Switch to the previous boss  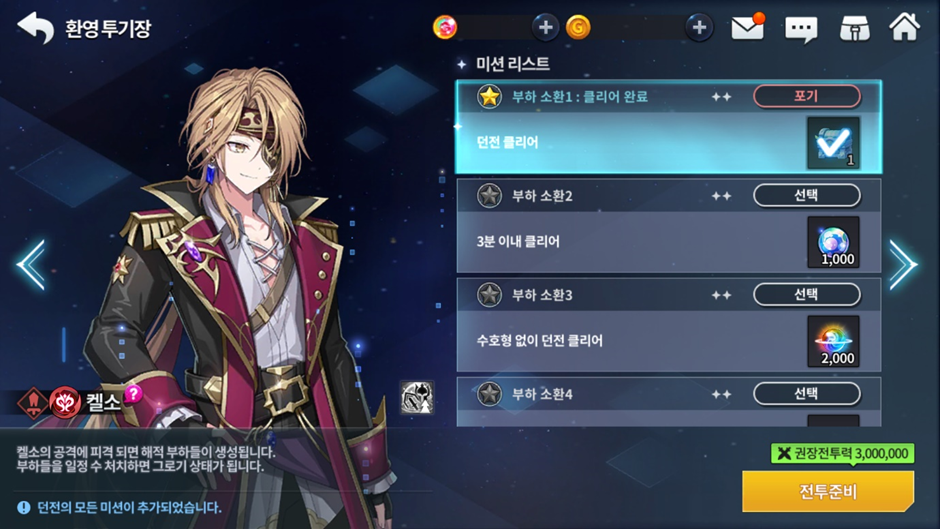click(30, 264)
